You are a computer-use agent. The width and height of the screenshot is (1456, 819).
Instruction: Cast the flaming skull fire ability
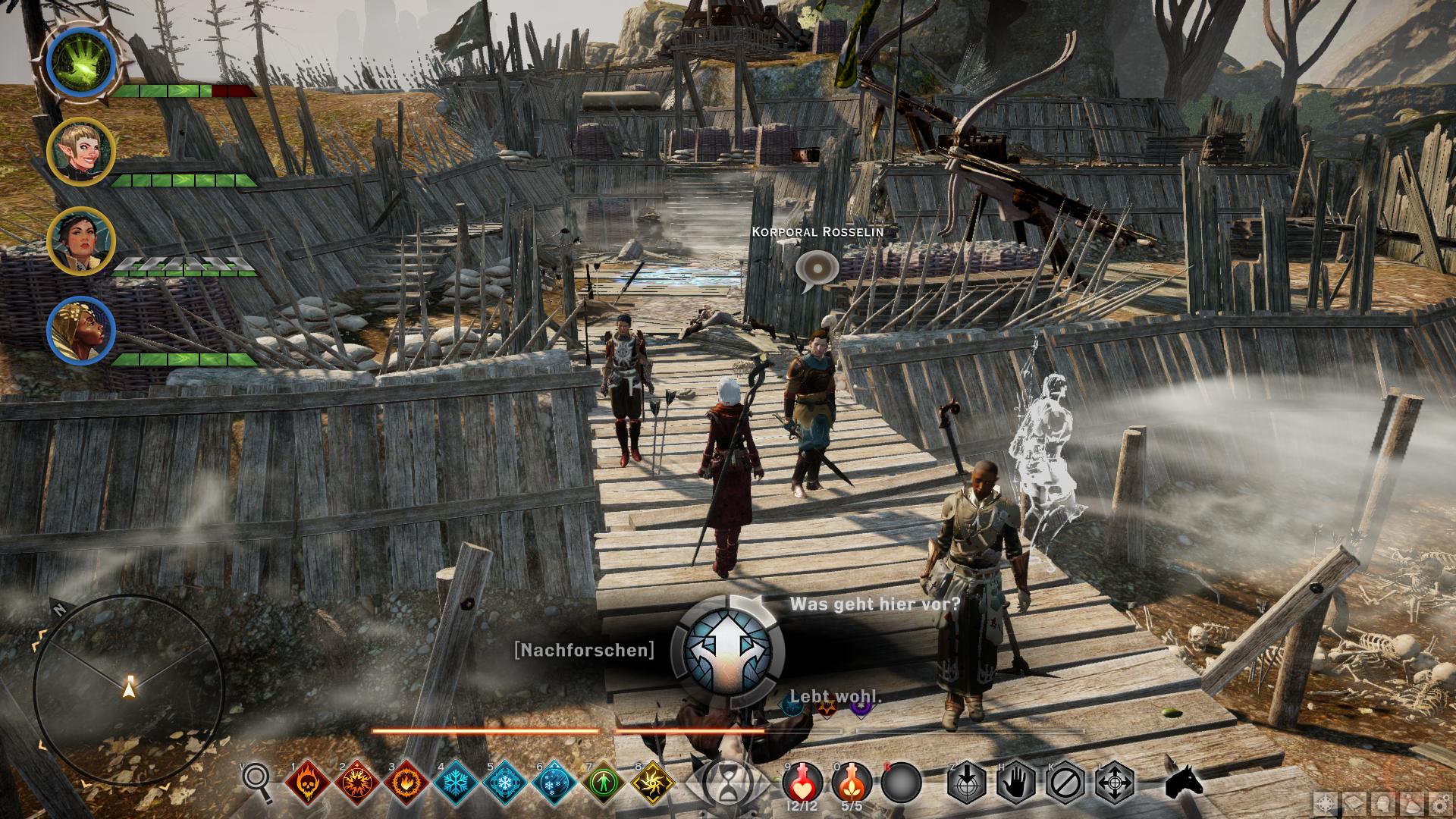click(306, 782)
